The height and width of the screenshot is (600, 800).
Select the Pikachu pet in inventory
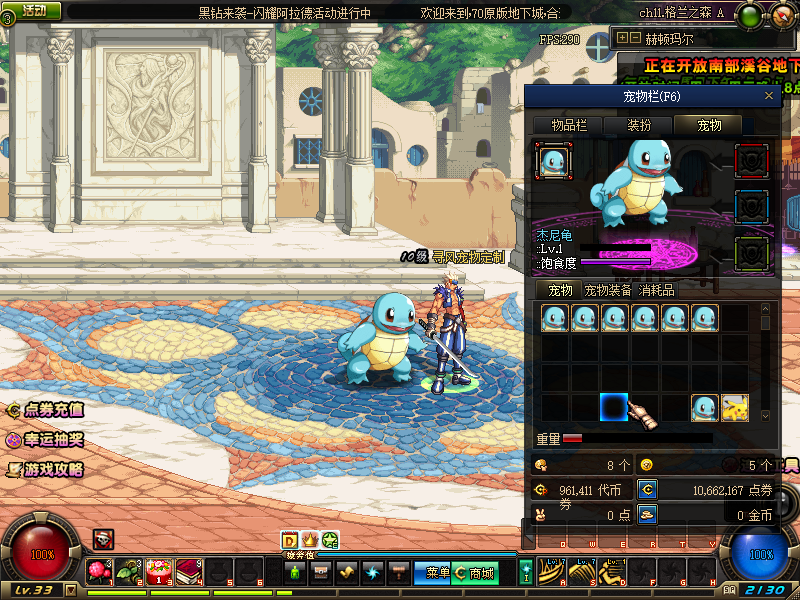pyautogui.click(x=735, y=408)
